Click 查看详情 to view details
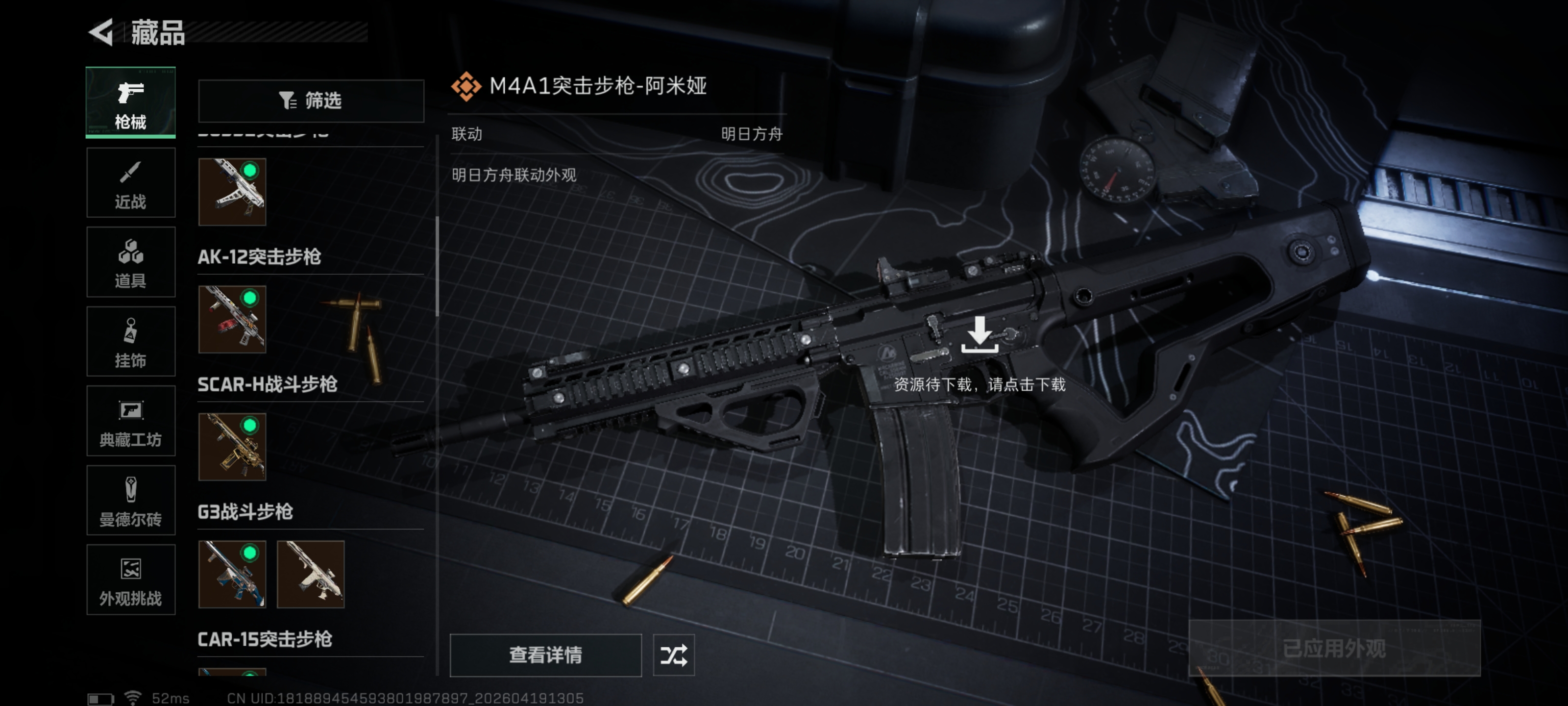The width and height of the screenshot is (1568, 706). tap(545, 655)
